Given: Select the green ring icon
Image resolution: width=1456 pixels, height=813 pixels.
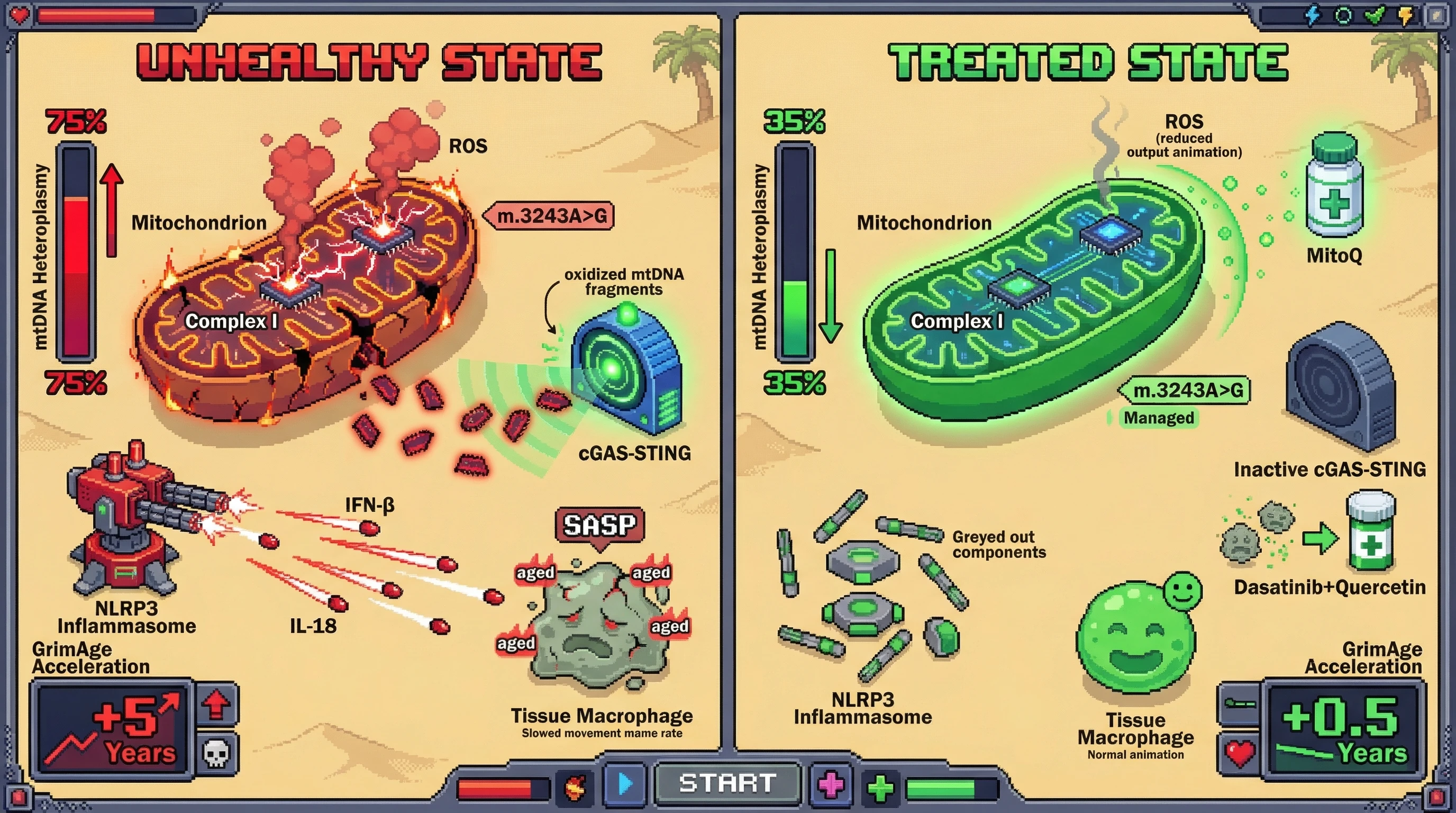Looking at the screenshot, I should pyautogui.click(x=1343, y=15).
